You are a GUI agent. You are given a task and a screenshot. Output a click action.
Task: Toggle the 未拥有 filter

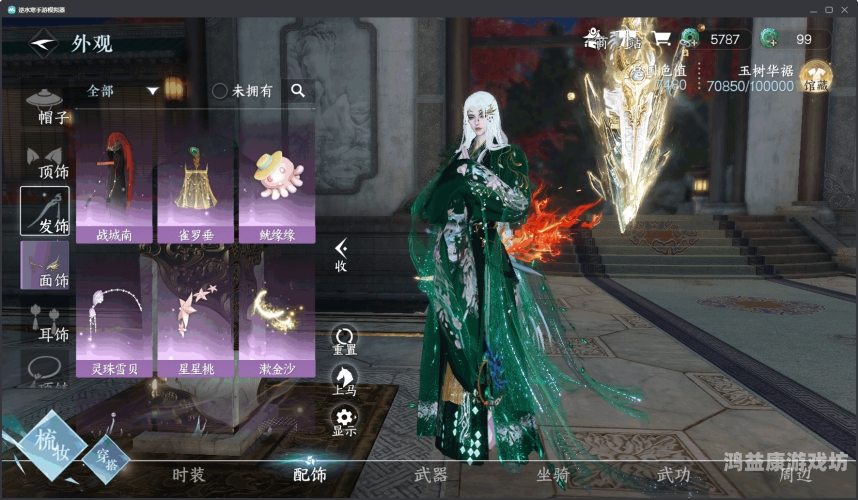pos(220,91)
